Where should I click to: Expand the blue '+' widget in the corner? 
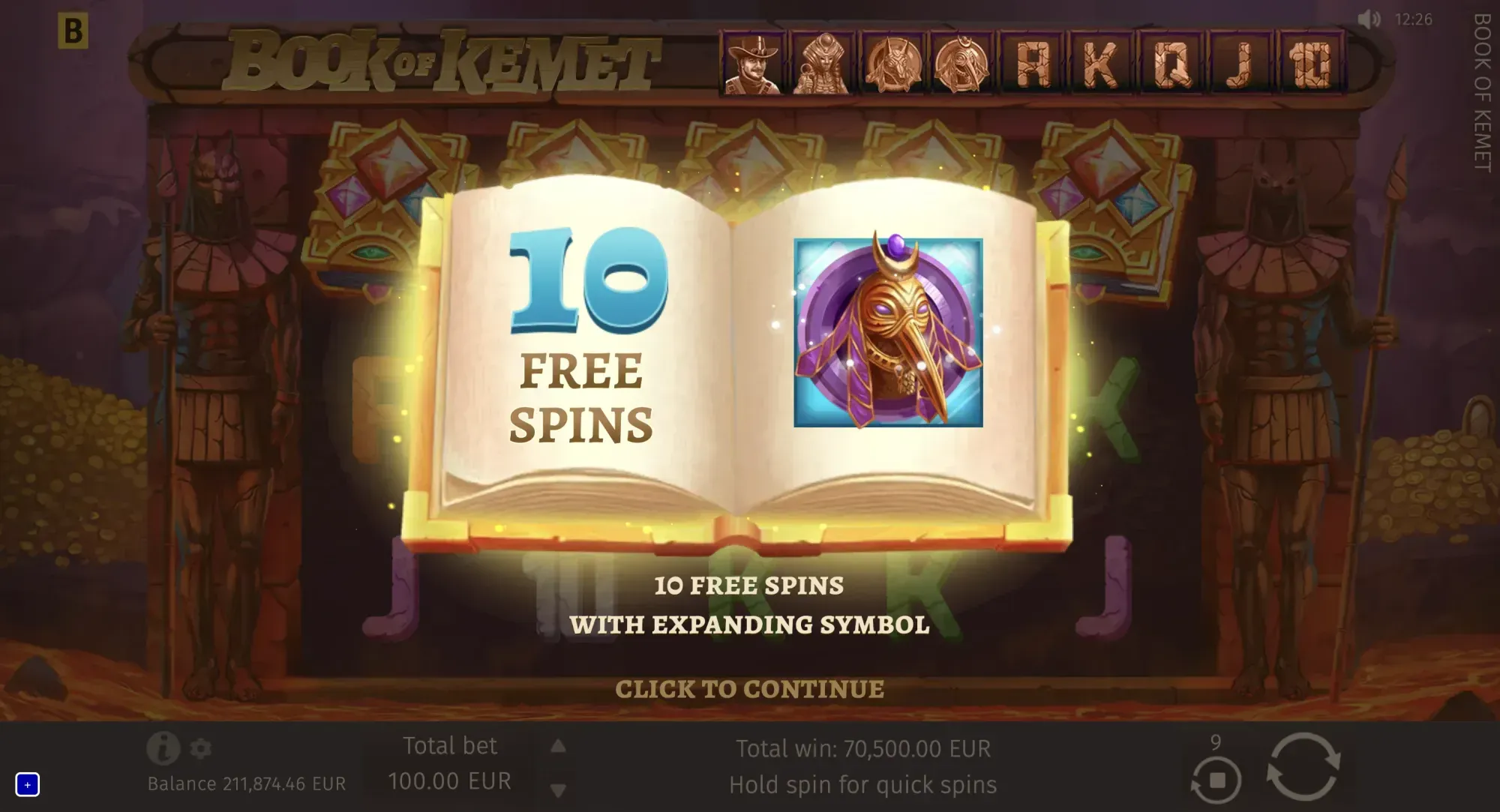[28, 785]
